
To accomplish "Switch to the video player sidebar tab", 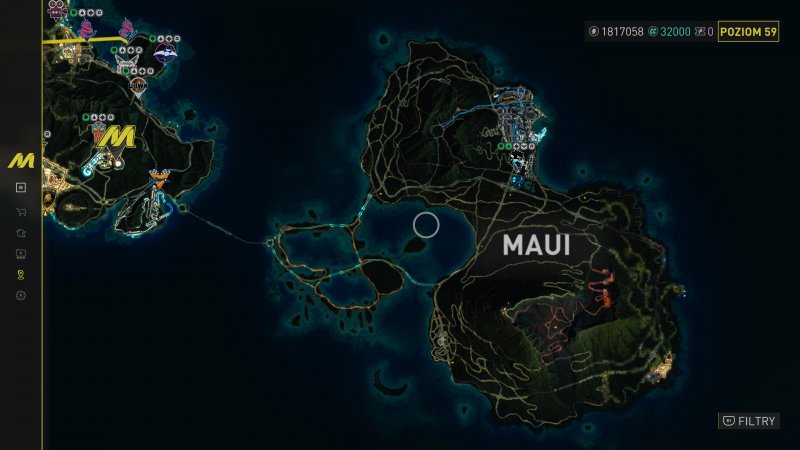I will [x=21, y=253].
